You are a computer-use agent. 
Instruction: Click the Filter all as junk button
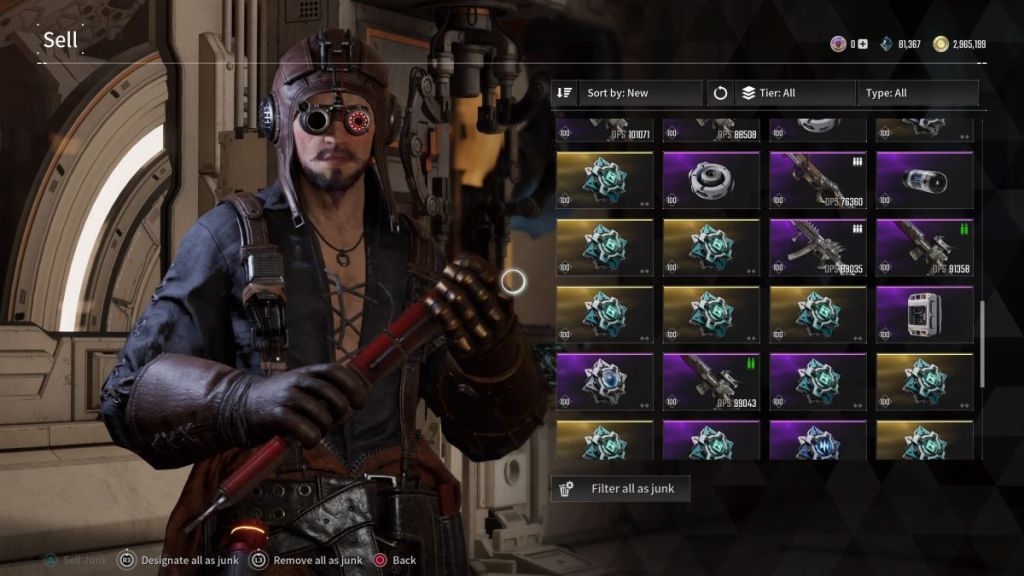[620, 489]
